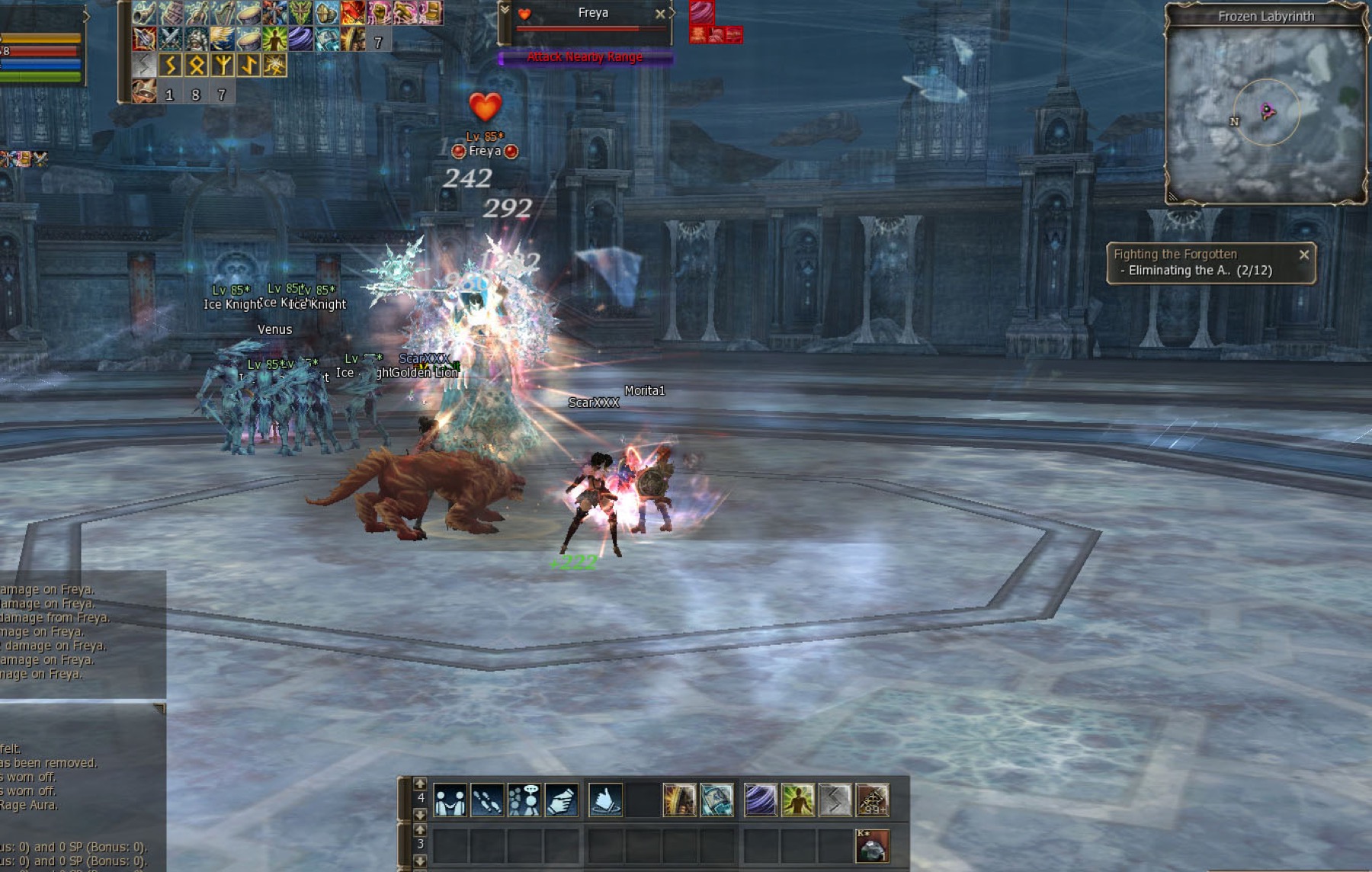Switch hotbar page 3 to the previous page

(x=420, y=830)
